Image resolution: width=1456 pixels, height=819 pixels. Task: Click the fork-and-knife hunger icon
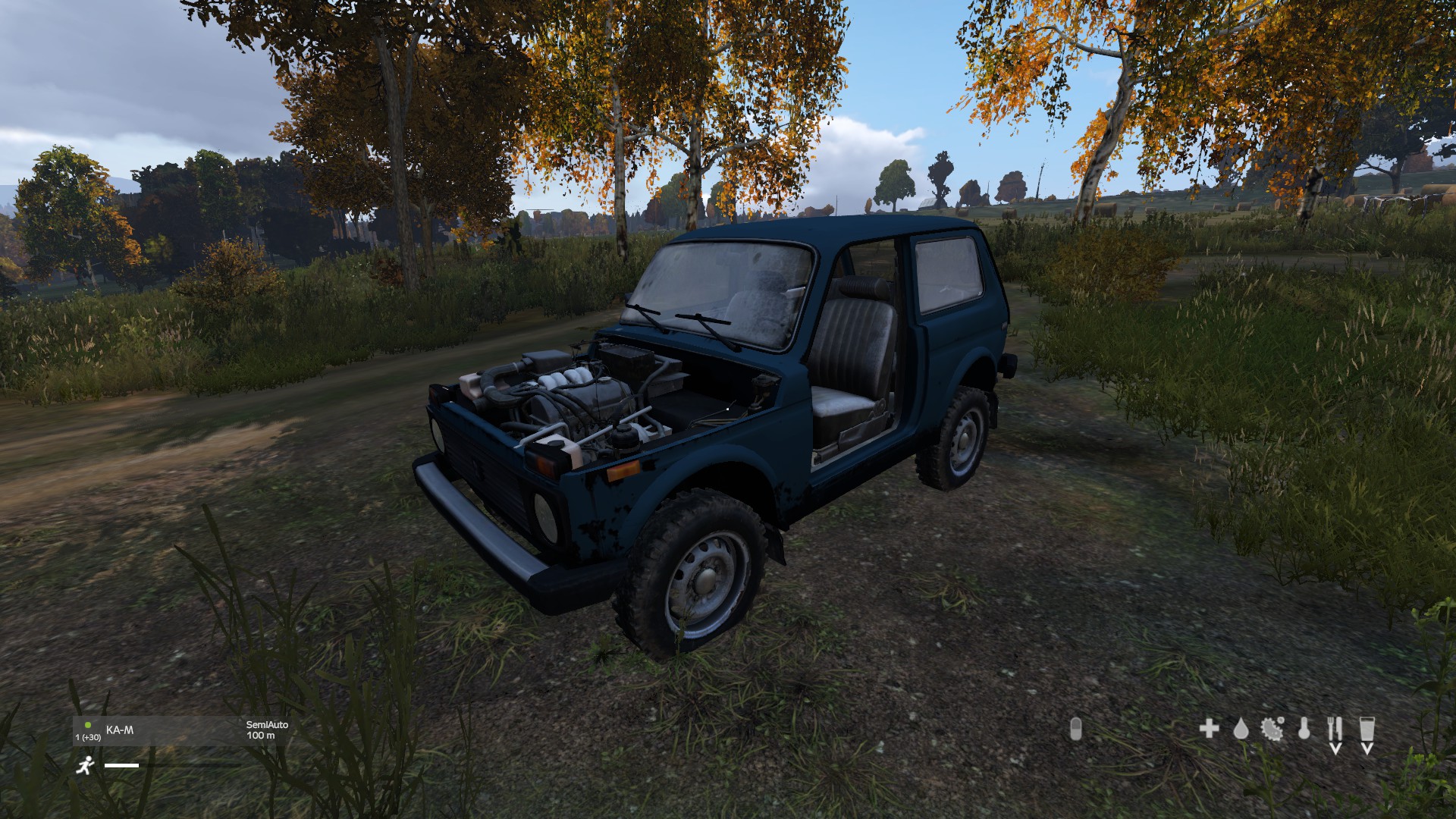click(x=1335, y=730)
